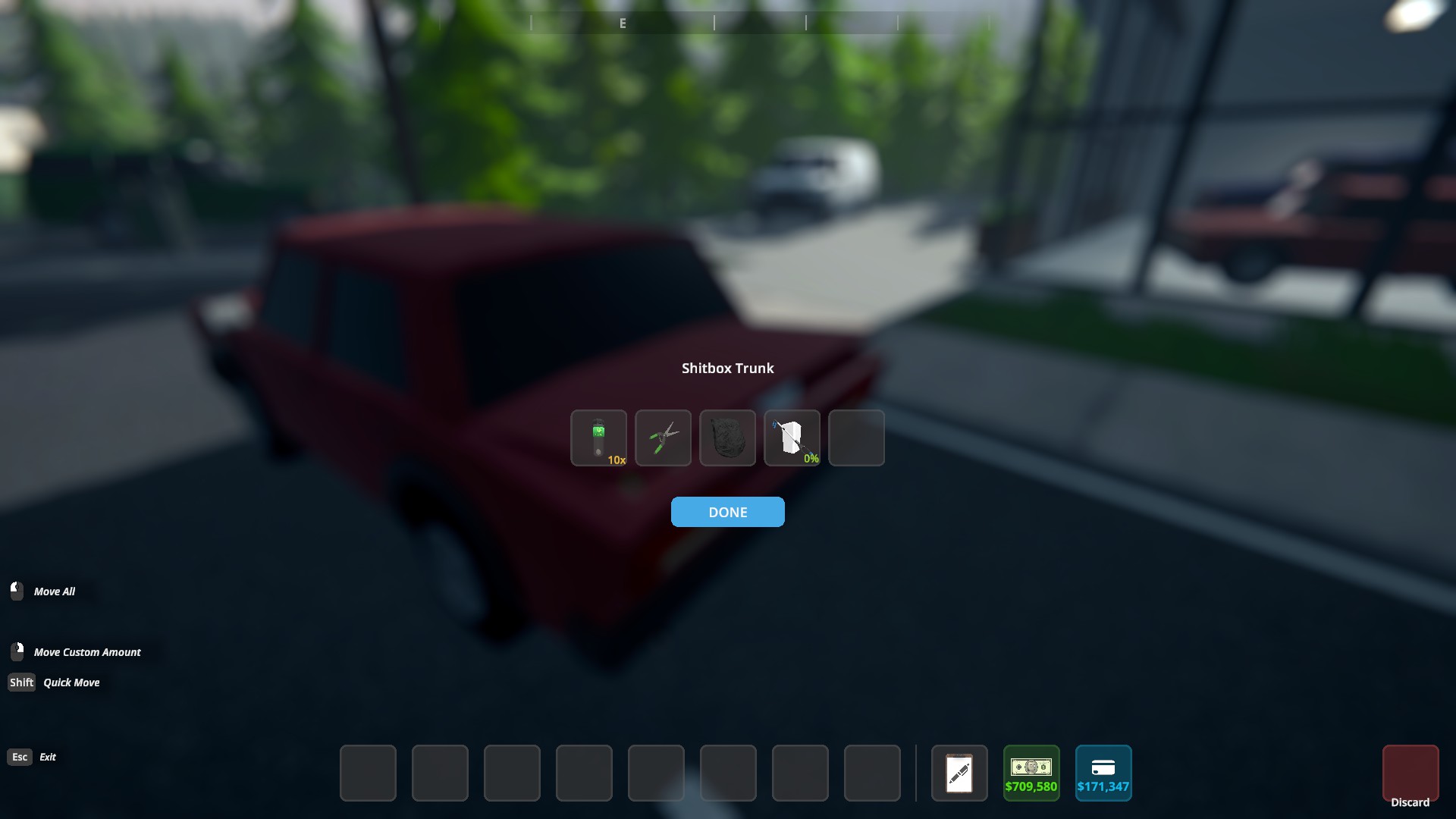Screen dimensions: 1456x819
Task: Select the 10x green-label canister slot
Action: pyautogui.click(x=598, y=438)
